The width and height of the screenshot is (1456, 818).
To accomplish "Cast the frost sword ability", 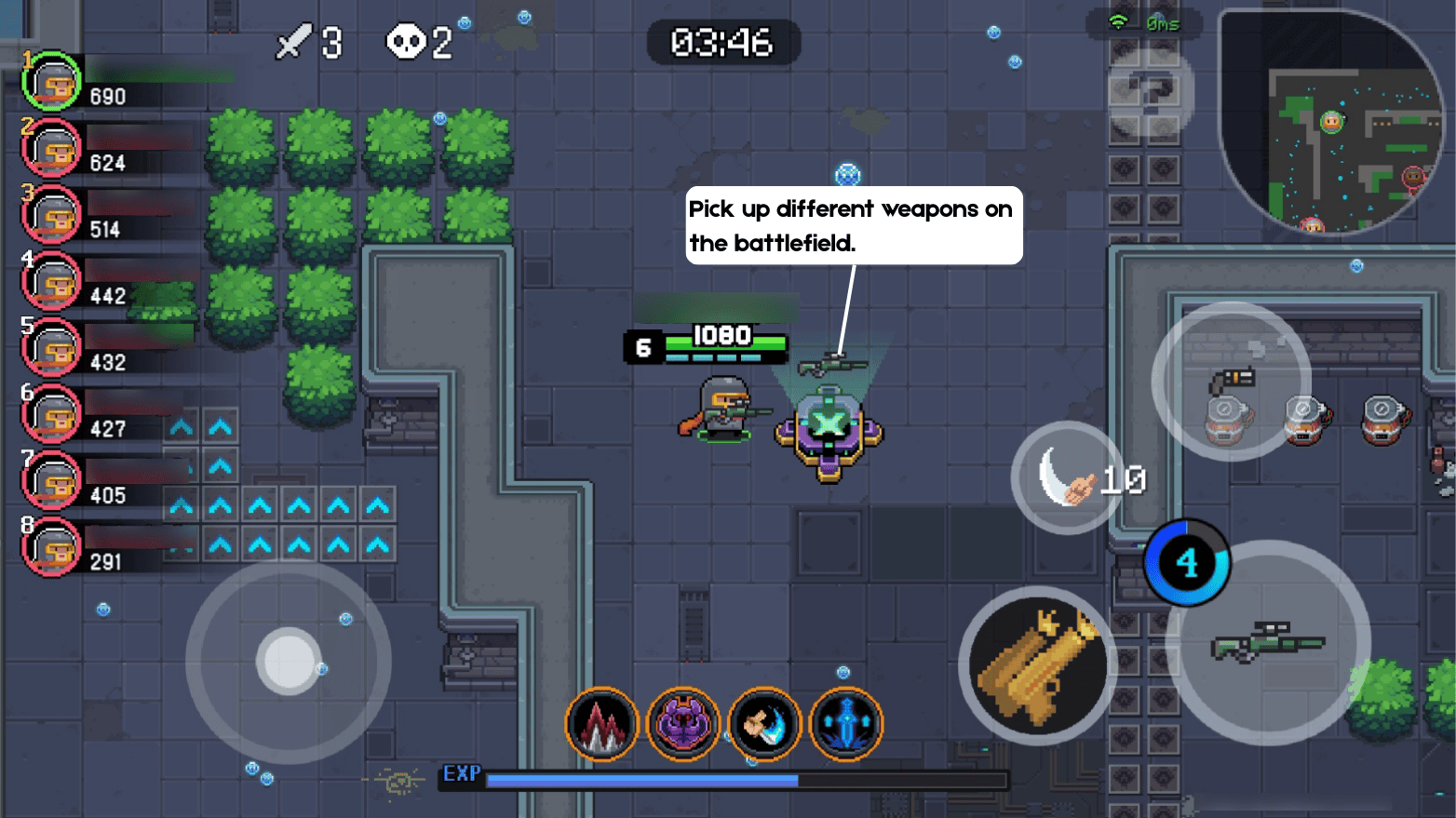I will [x=846, y=725].
